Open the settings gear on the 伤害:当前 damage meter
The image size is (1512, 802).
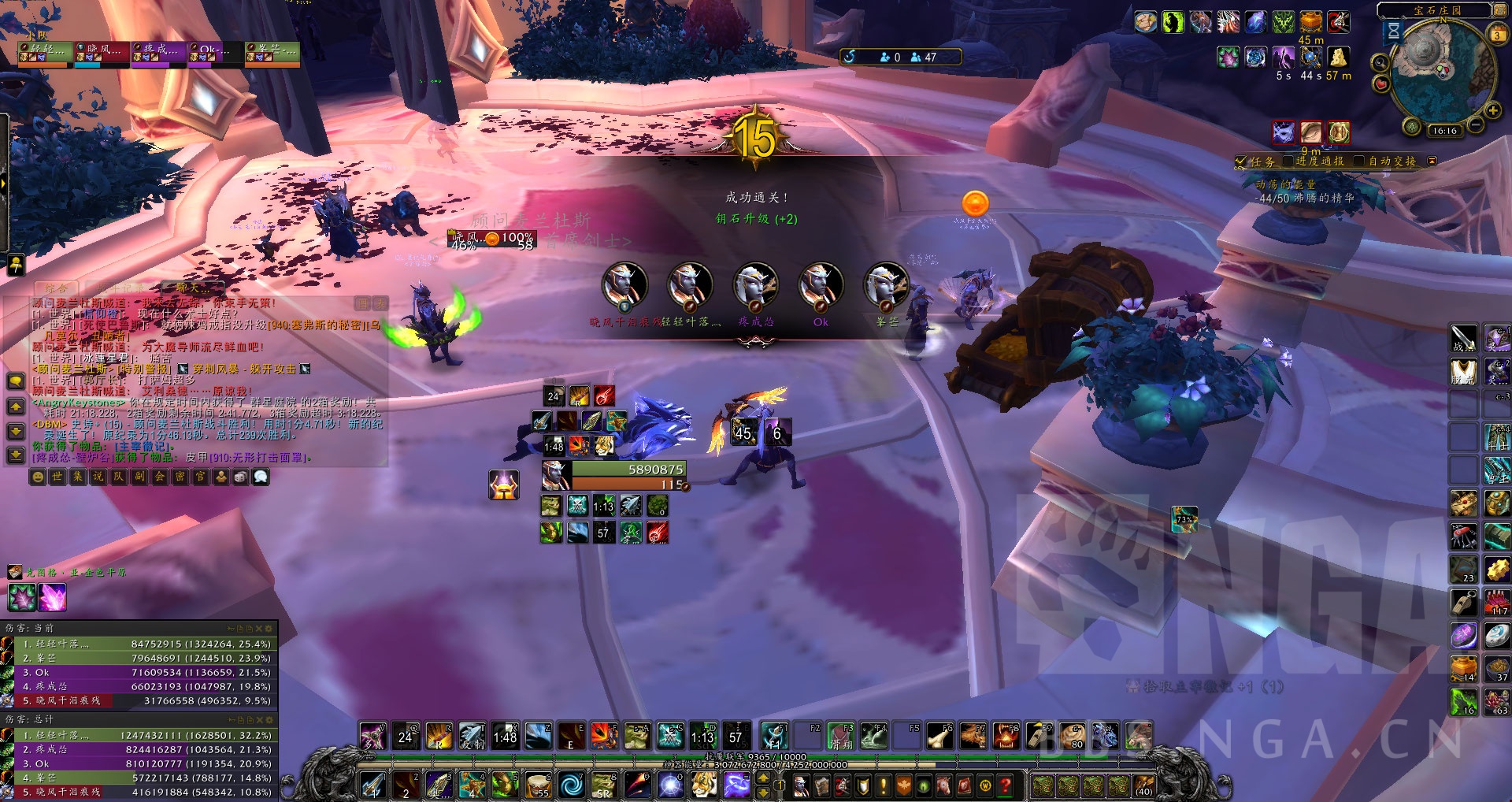point(269,629)
